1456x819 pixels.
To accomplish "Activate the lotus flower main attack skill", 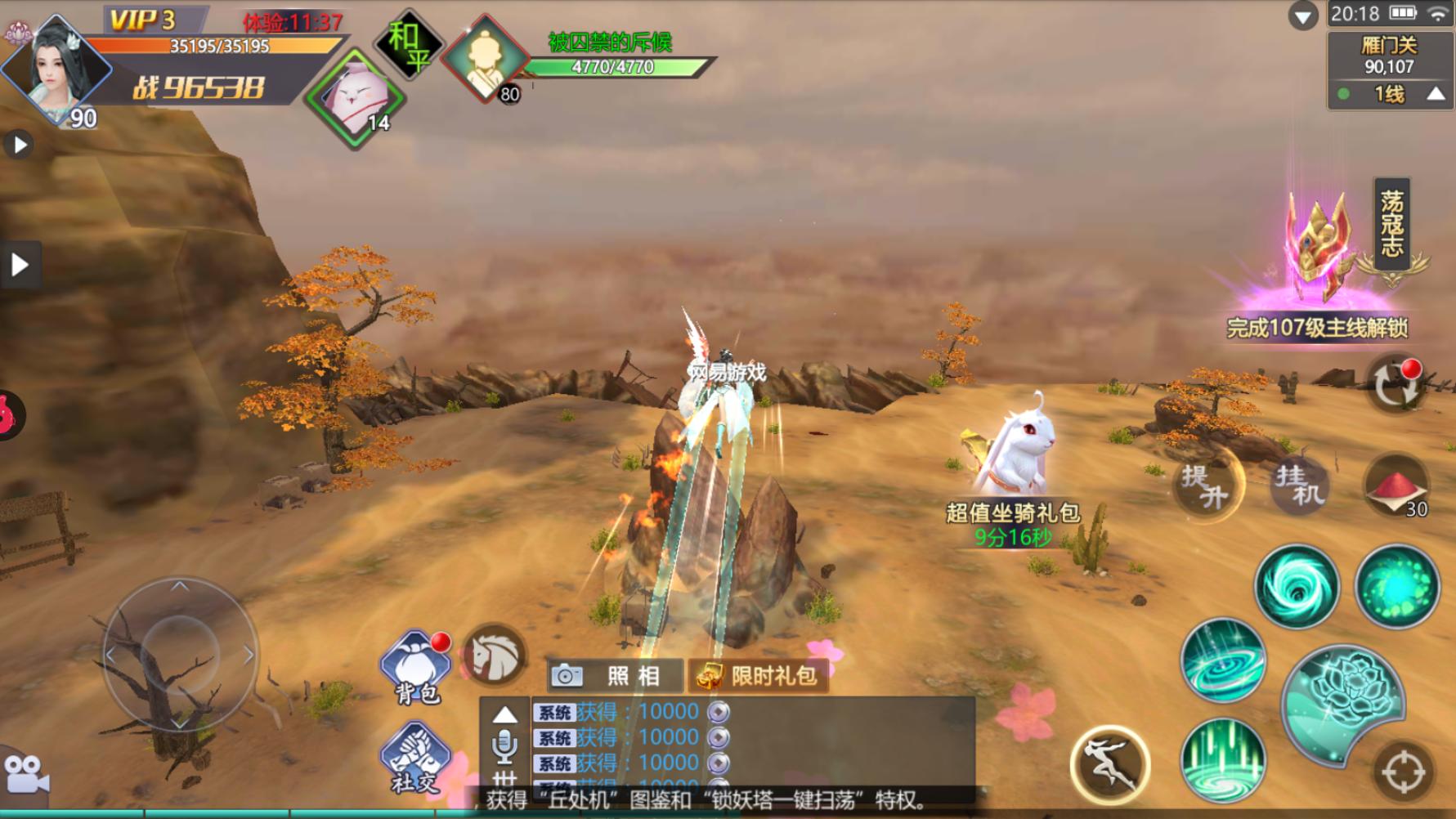I will coord(1345,705).
